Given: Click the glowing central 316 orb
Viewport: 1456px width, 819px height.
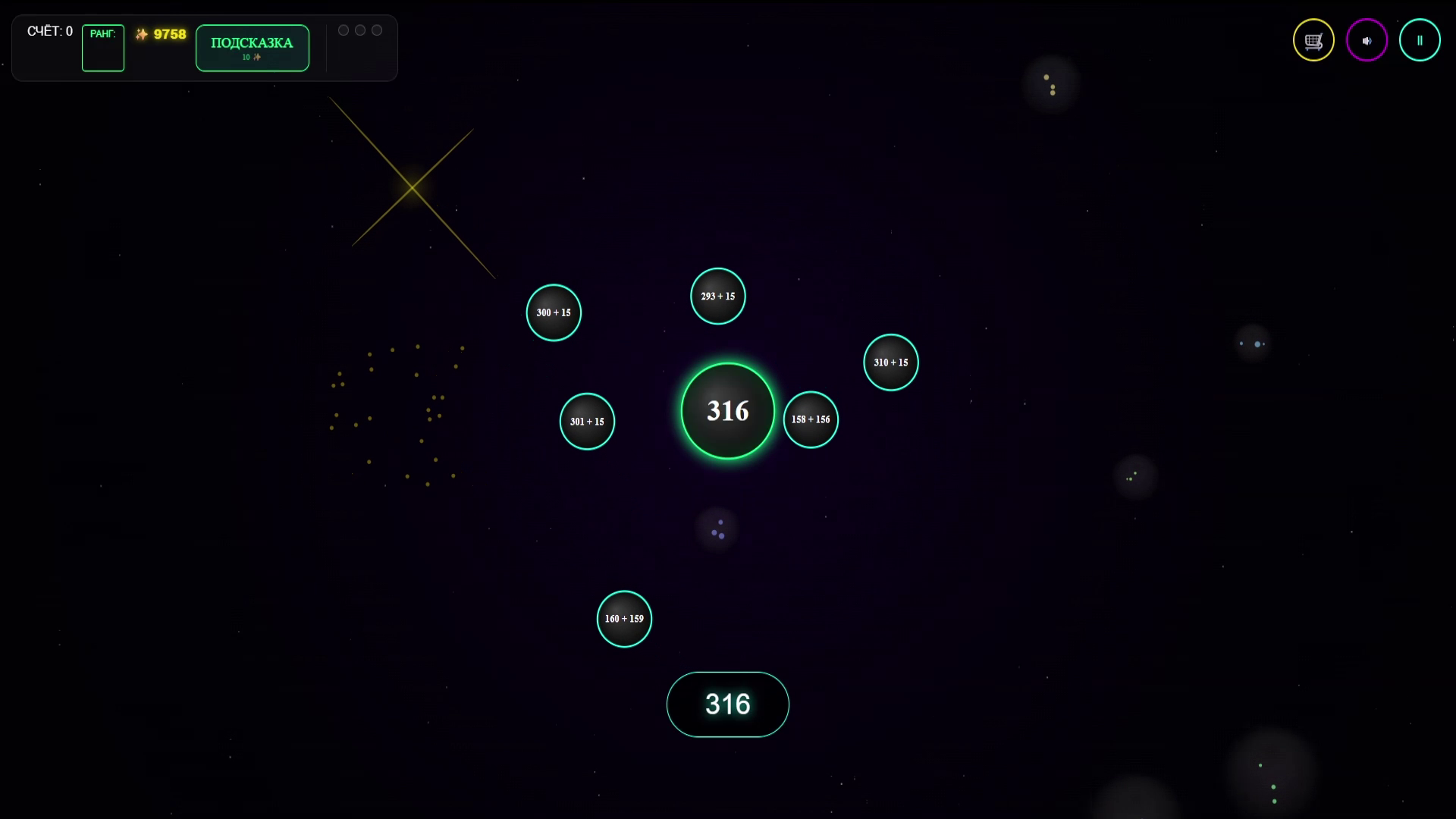Looking at the screenshot, I should [726, 410].
